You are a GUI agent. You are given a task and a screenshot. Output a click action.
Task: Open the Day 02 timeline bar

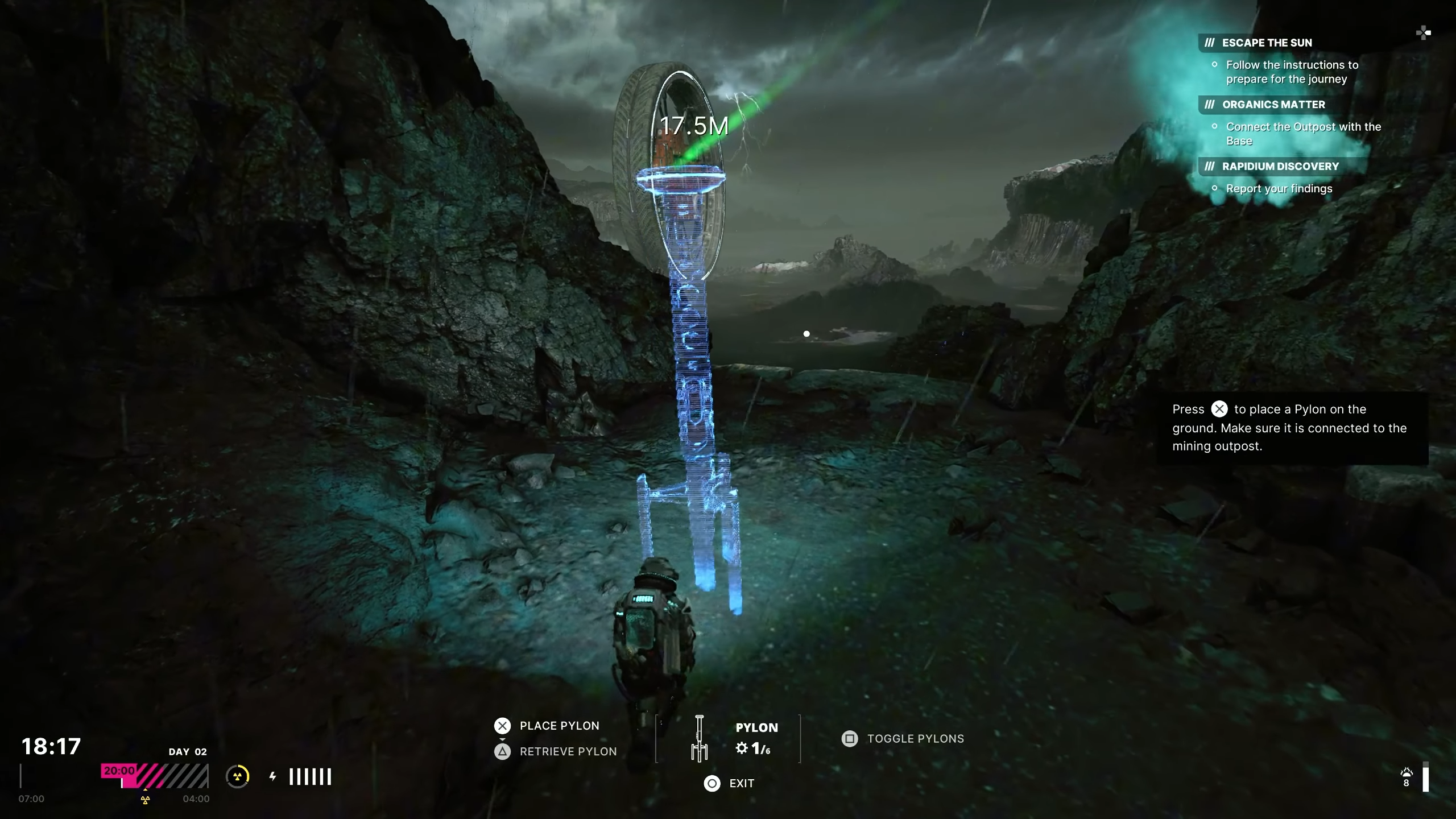point(155,776)
